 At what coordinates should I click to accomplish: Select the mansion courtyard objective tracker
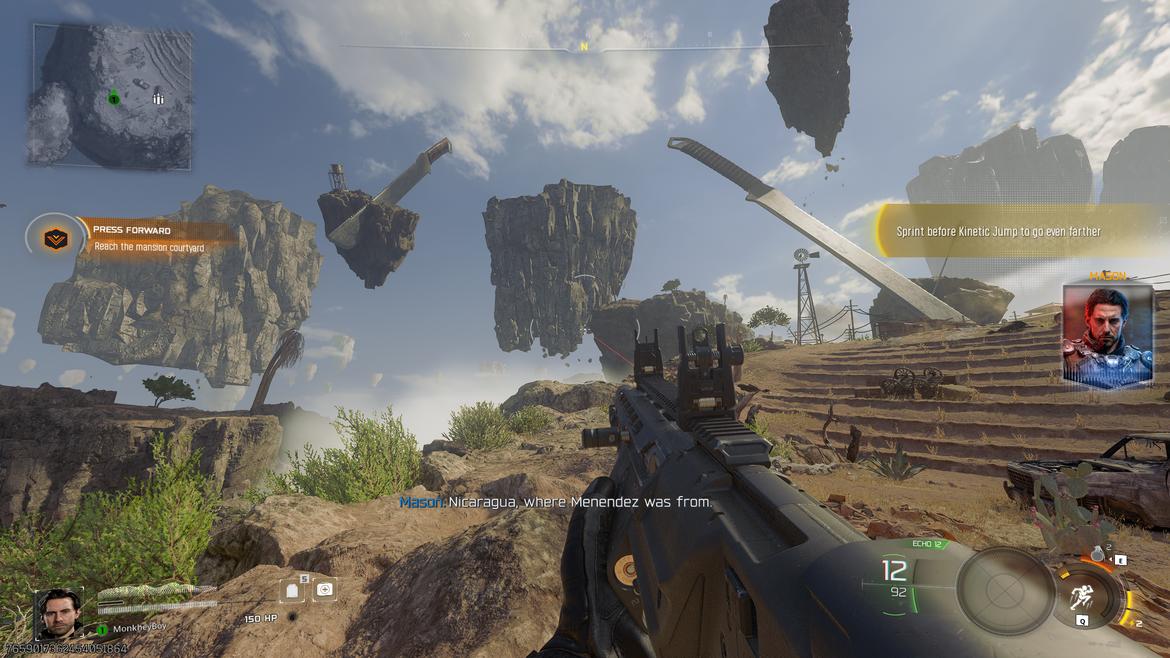tap(150, 239)
